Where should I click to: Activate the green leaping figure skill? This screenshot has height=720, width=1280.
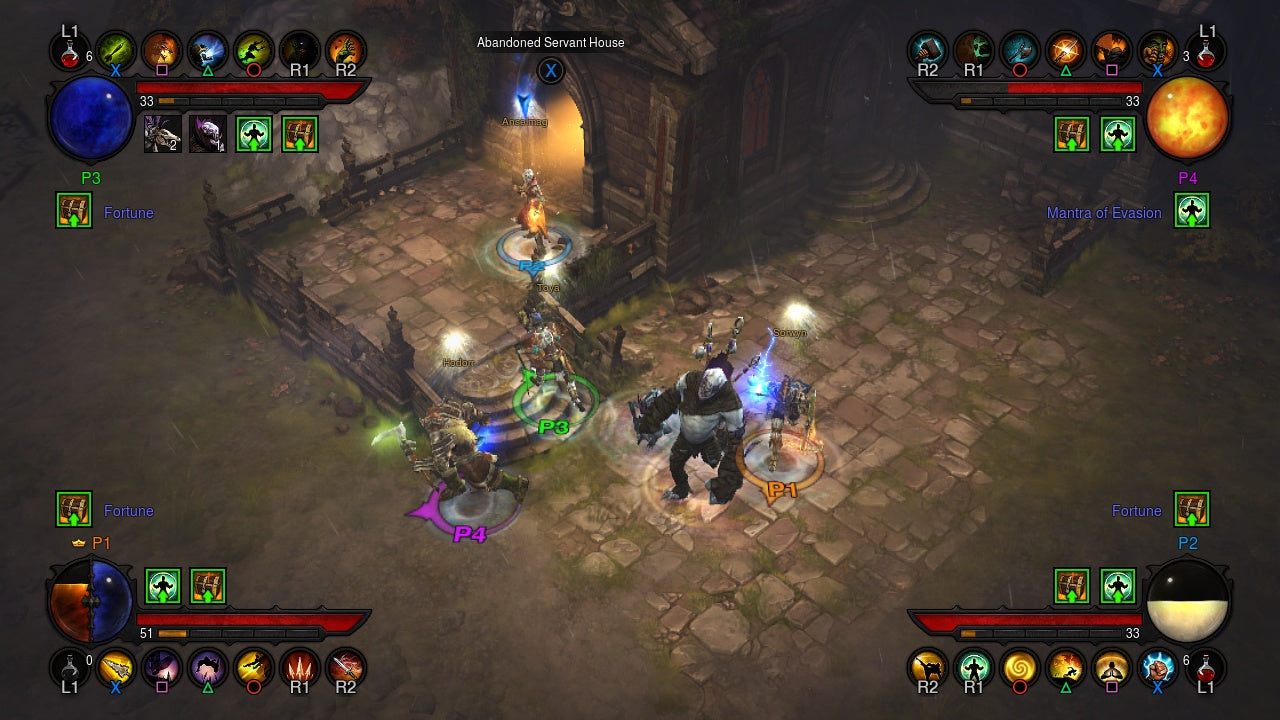pos(252,49)
